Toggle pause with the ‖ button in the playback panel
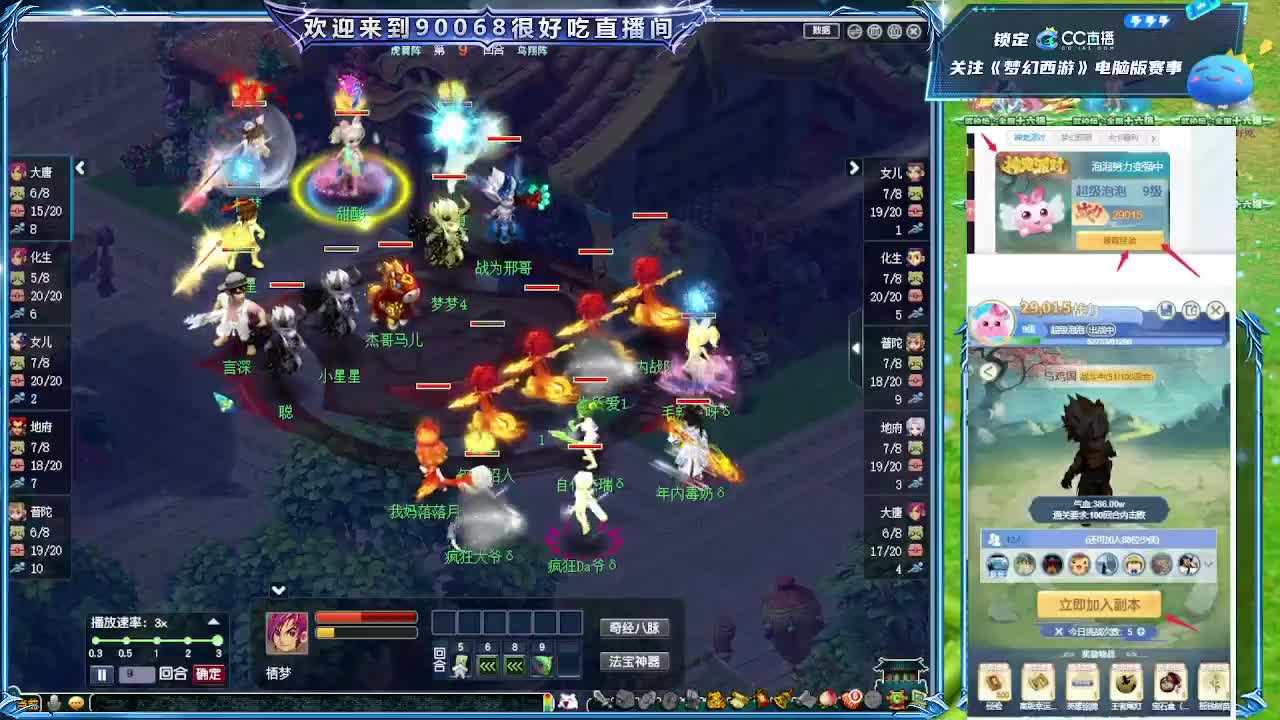This screenshot has width=1280, height=720. 103,674
